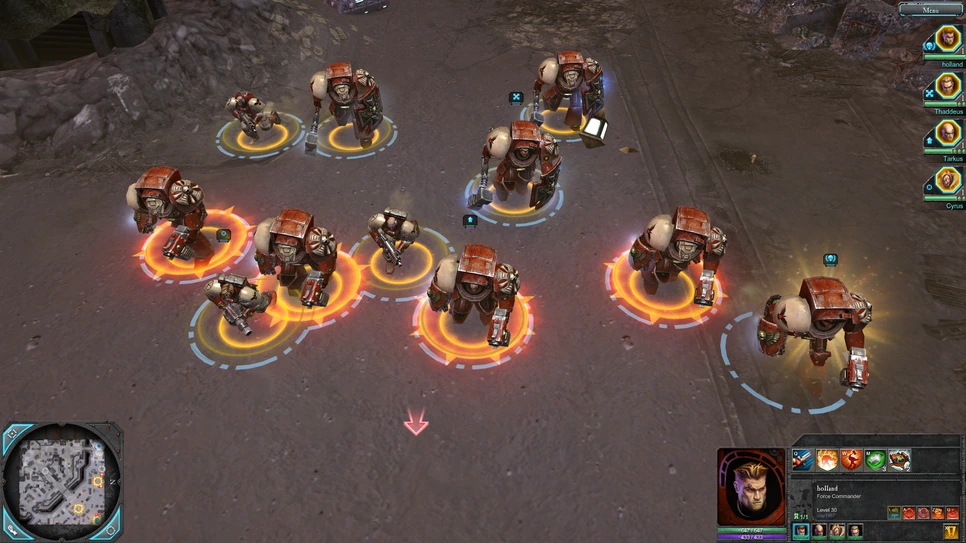Open the Menu button
The width and height of the screenshot is (966, 543).
[931, 10]
